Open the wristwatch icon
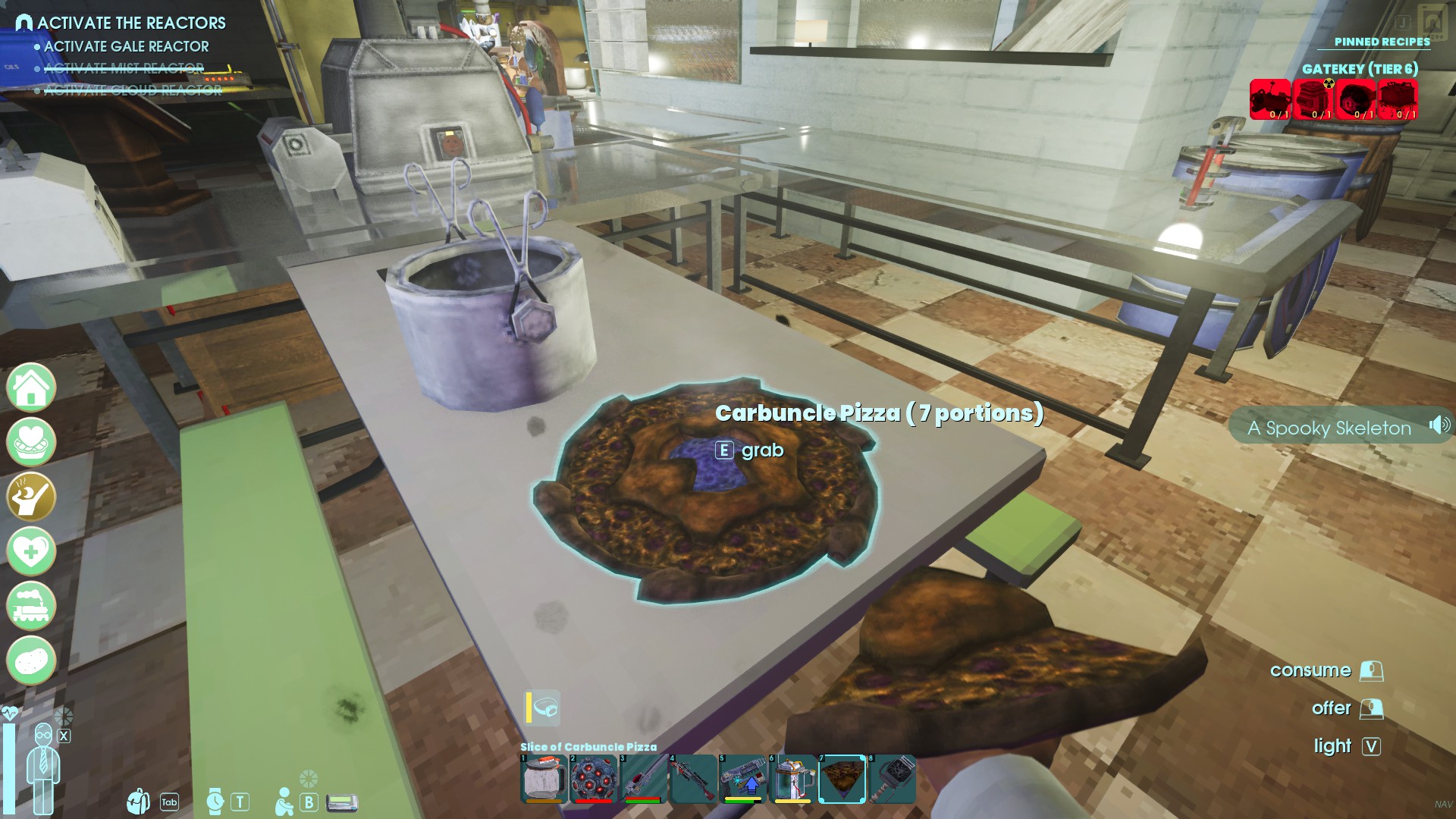Screen dimensions: 1456x819 215,802
